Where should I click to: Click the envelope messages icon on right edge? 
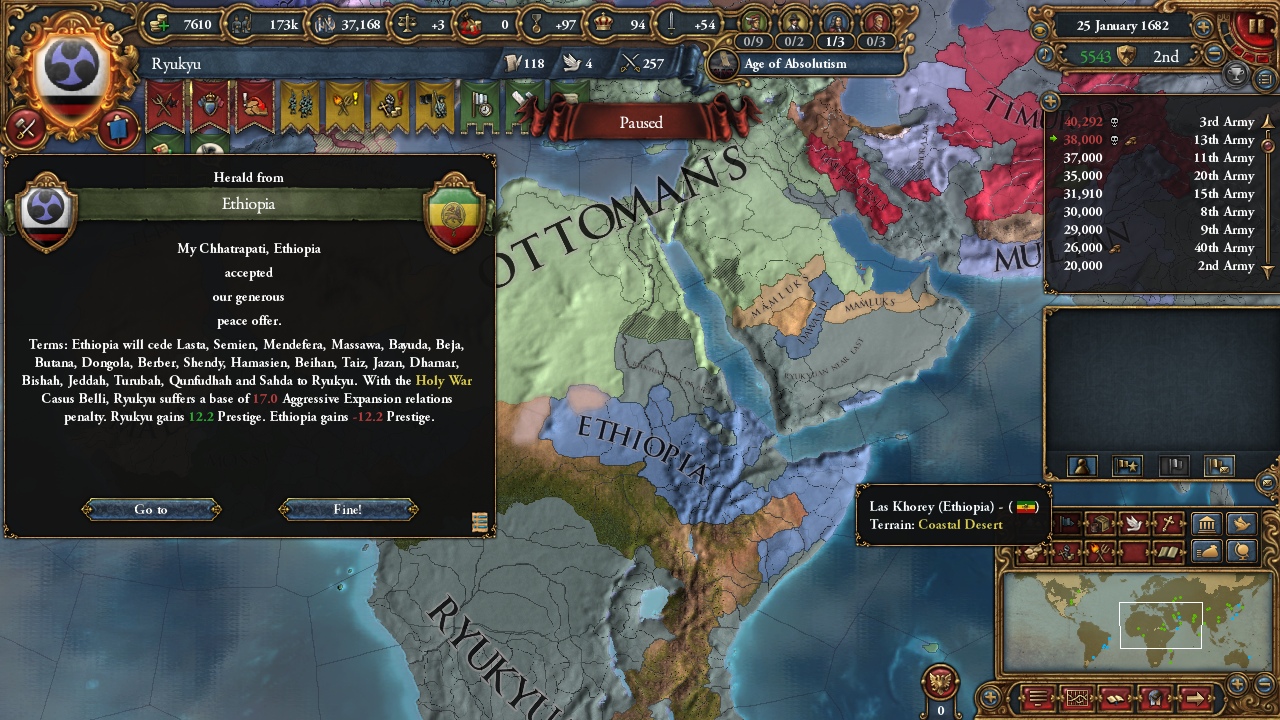pyautogui.click(x=1266, y=484)
